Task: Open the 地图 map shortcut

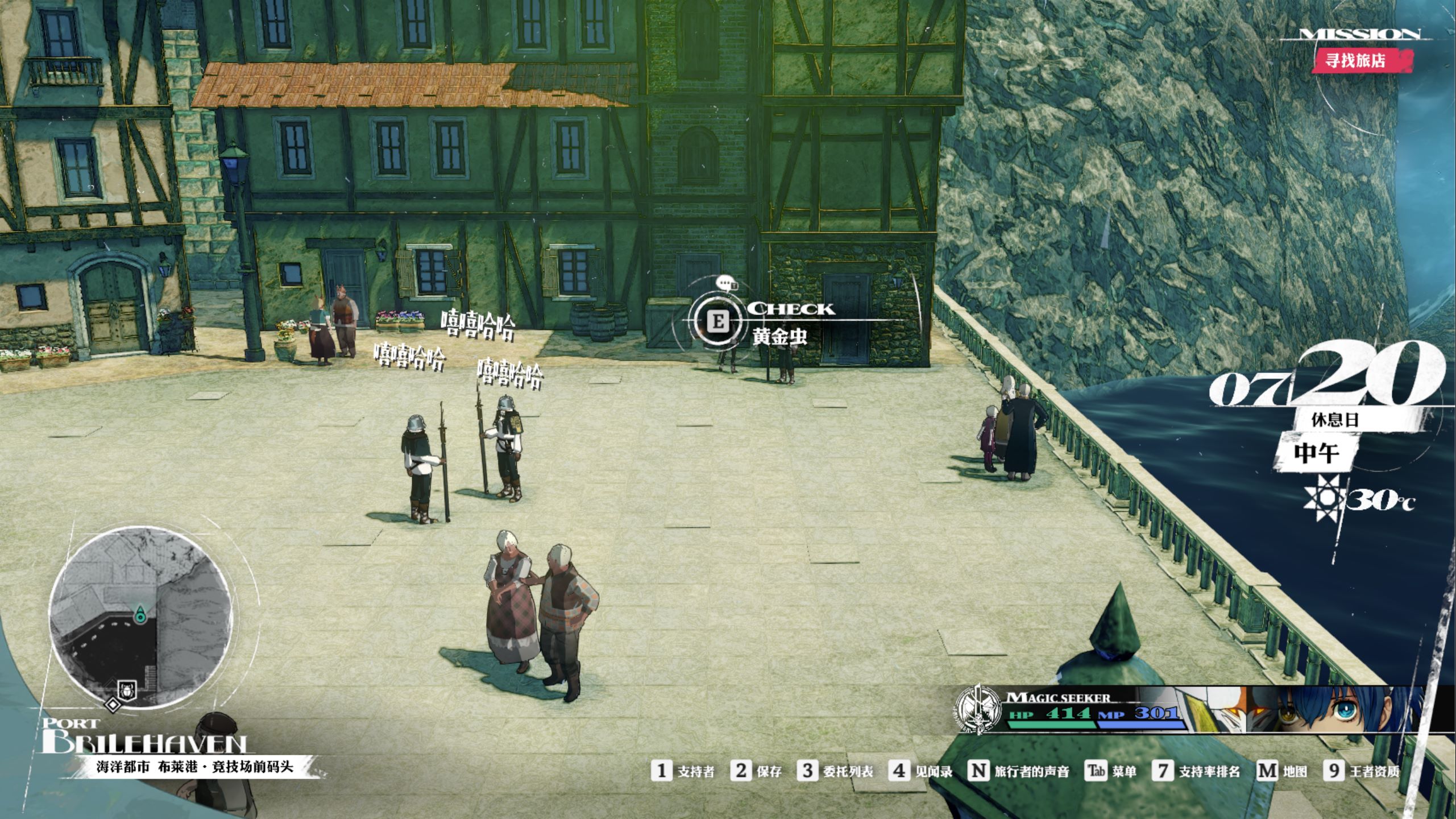Action: click(1282, 771)
